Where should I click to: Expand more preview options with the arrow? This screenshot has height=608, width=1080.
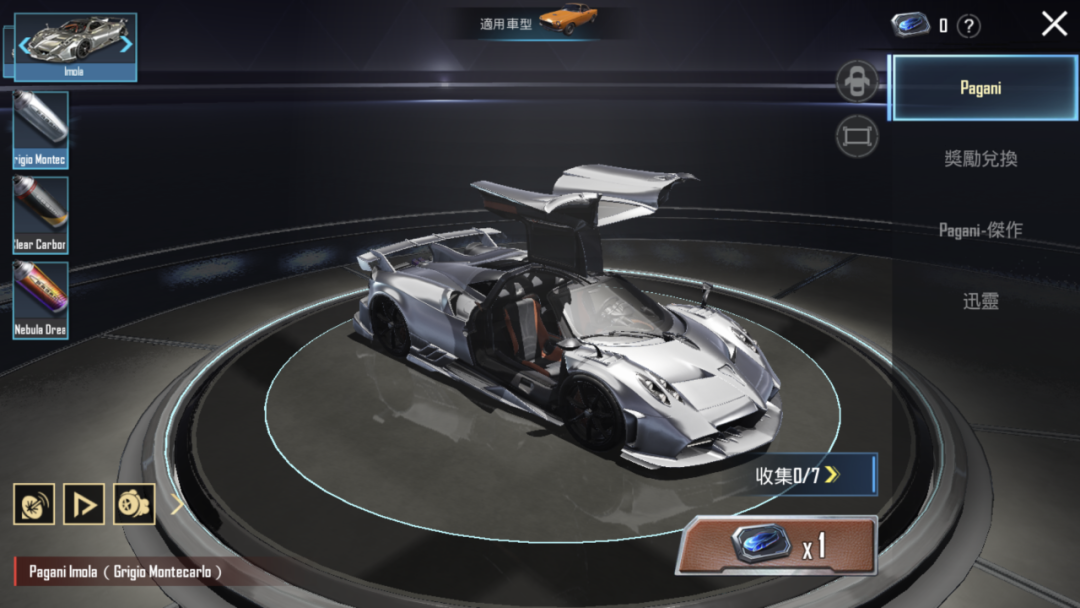coord(177,504)
